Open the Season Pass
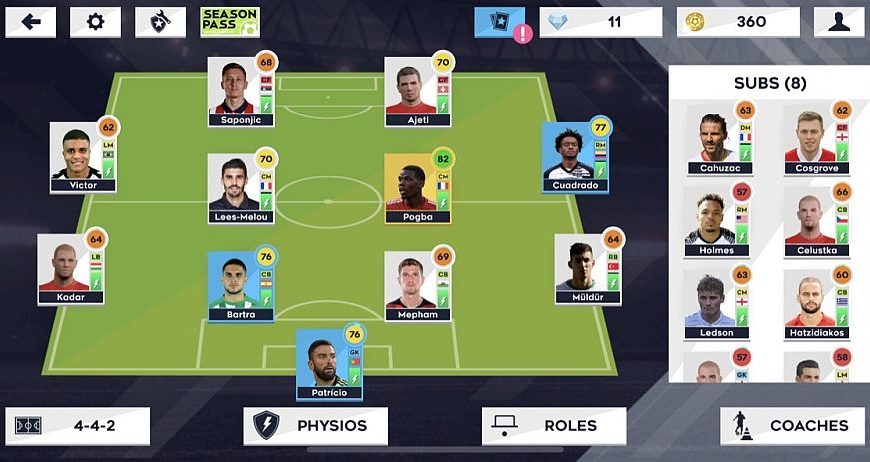 pos(229,22)
